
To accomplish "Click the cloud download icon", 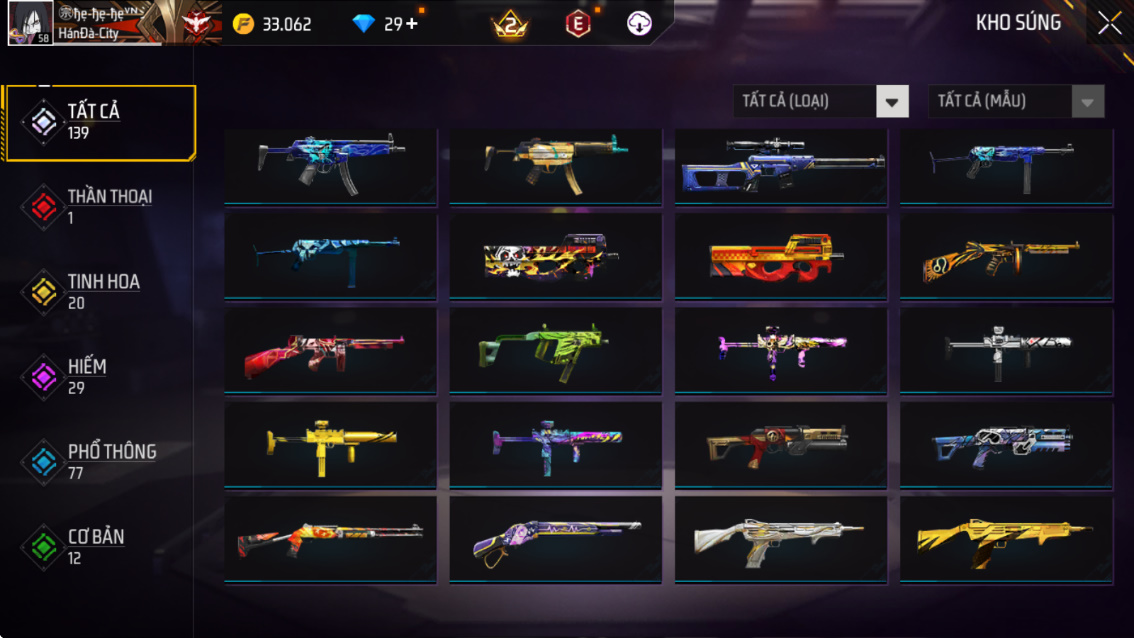I will point(639,24).
